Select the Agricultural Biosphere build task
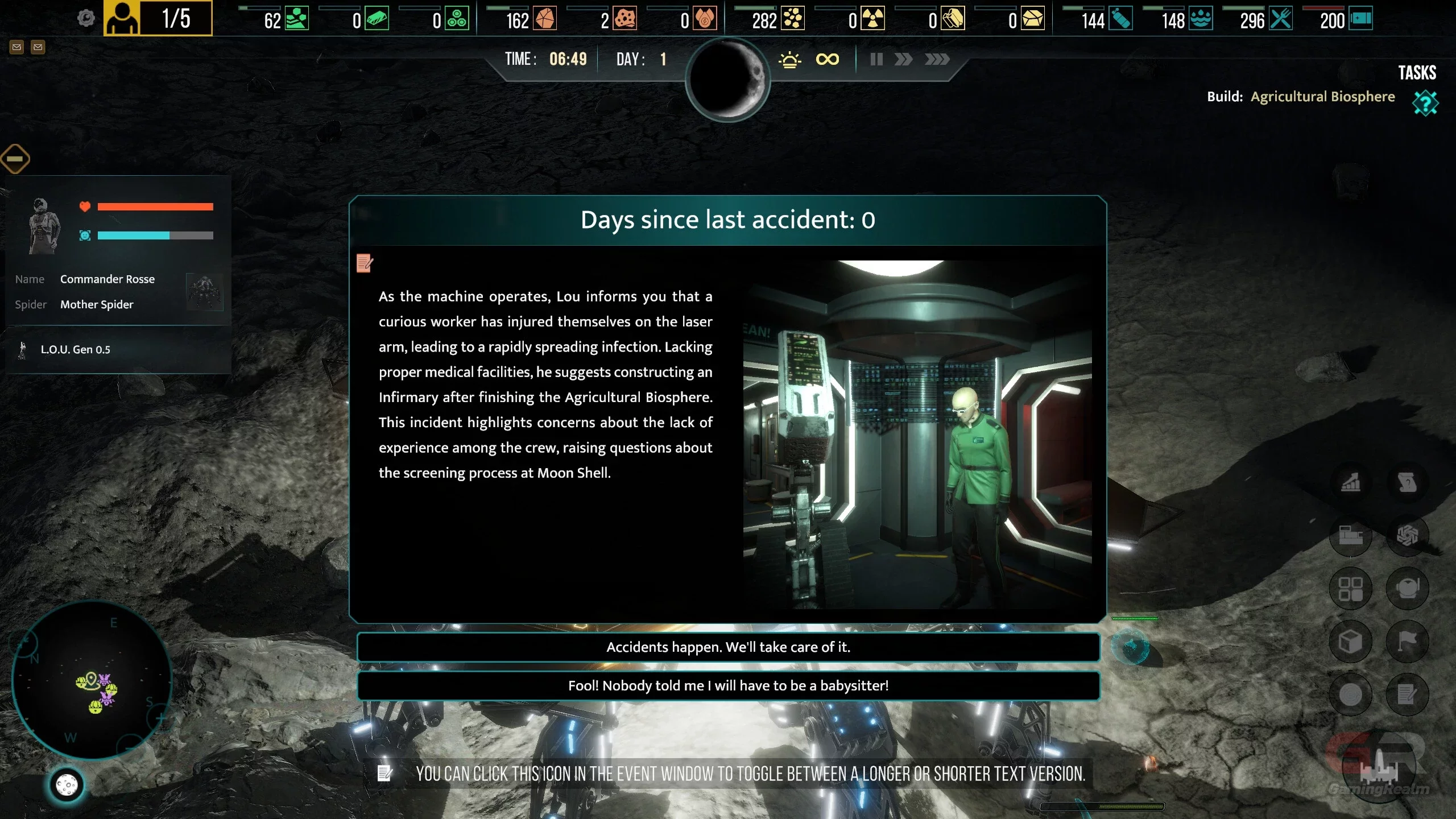This screenshot has width=1456, height=819. pyautogui.click(x=1322, y=97)
